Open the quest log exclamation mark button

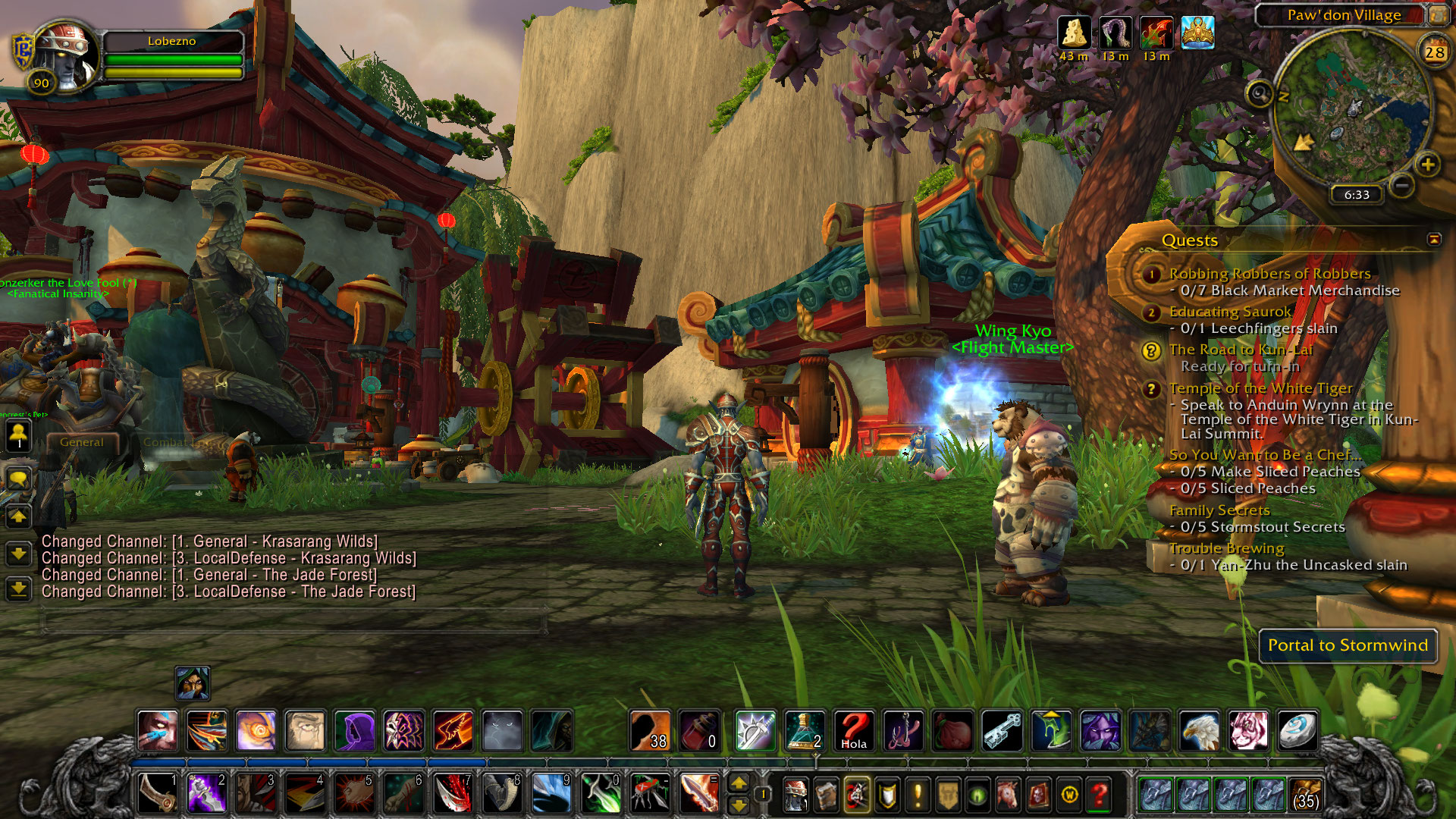tap(918, 795)
